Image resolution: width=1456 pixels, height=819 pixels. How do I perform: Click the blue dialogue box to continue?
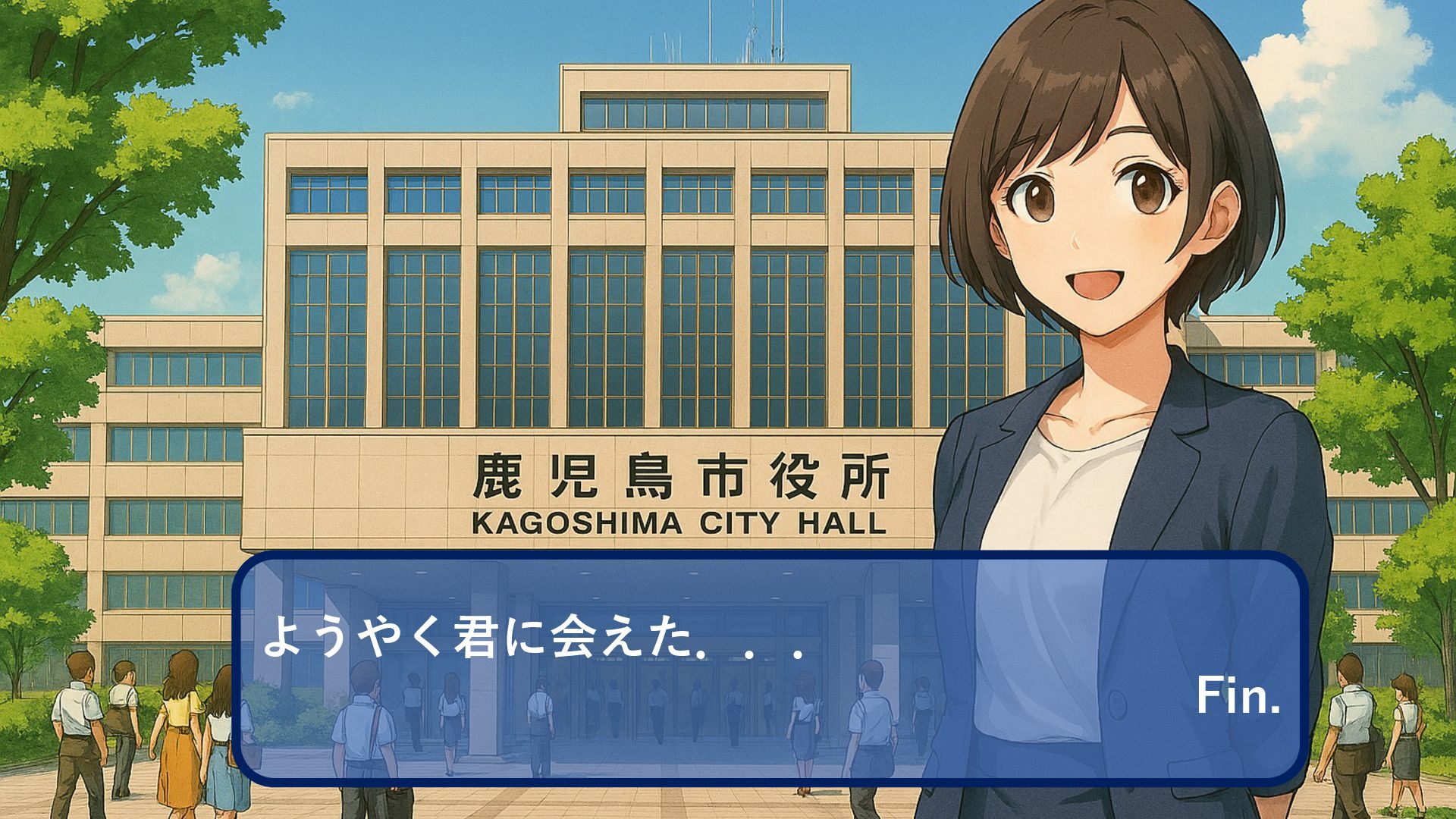tap(770, 667)
